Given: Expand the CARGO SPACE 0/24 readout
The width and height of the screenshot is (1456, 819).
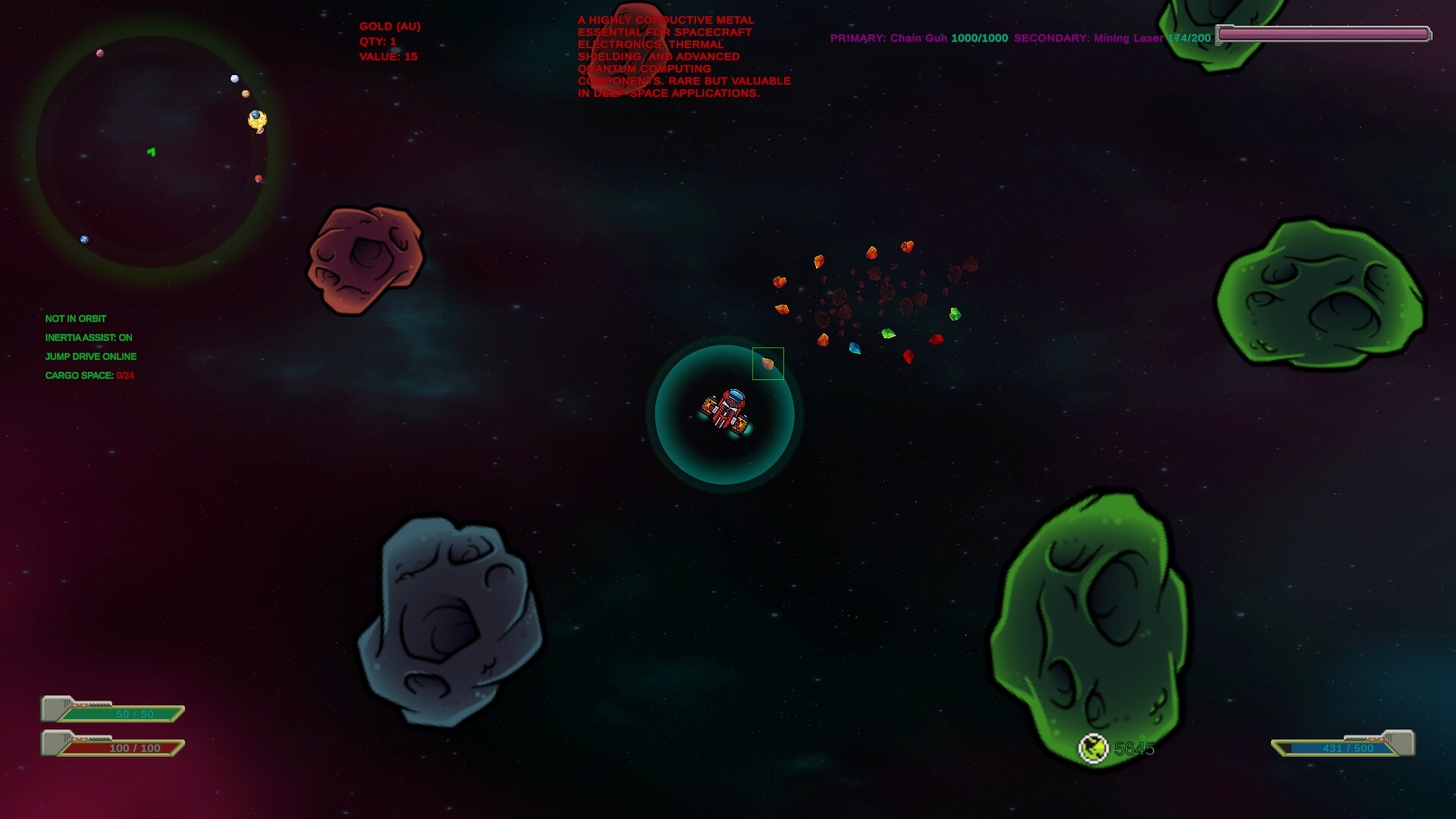Looking at the screenshot, I should pyautogui.click(x=89, y=375).
